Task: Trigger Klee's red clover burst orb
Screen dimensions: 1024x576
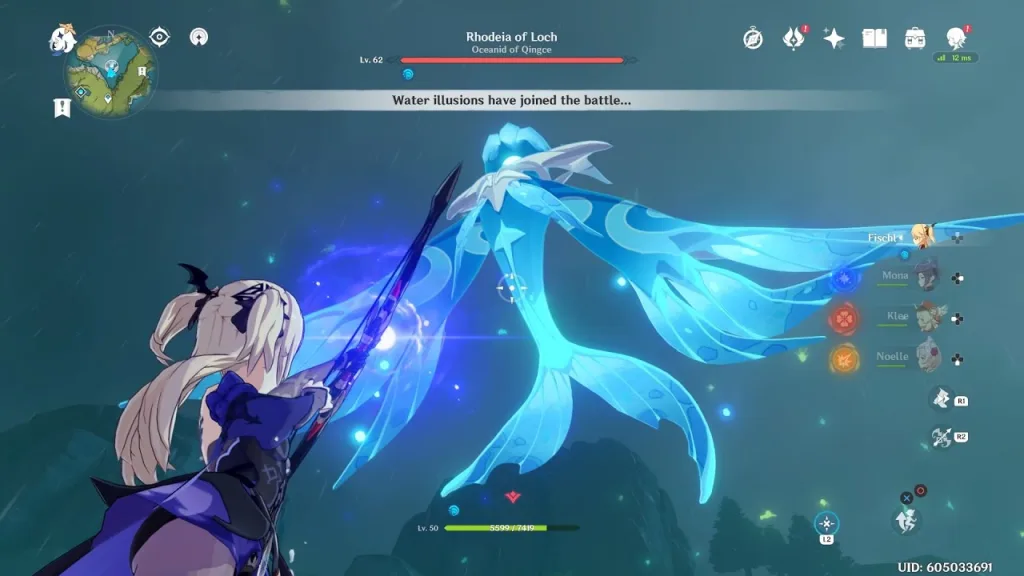Action: 843,318
